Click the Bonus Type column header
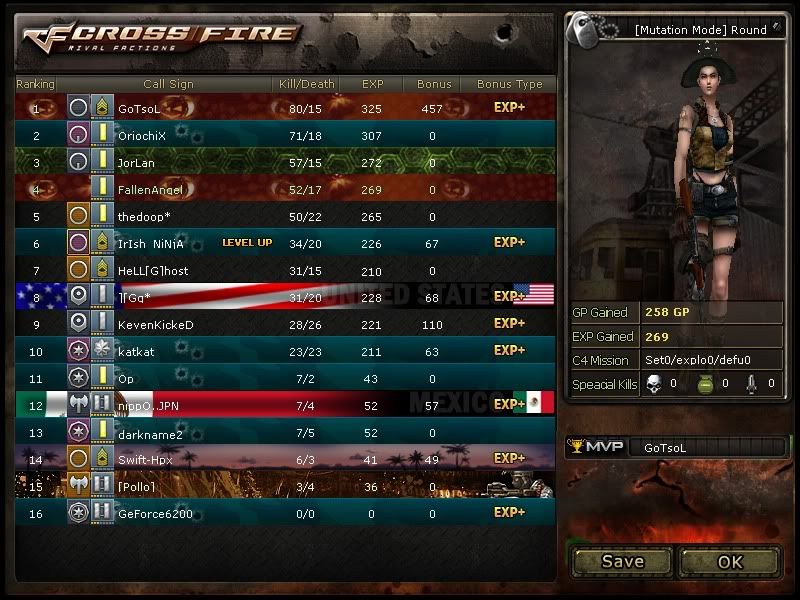The height and width of the screenshot is (600, 800). click(x=509, y=84)
